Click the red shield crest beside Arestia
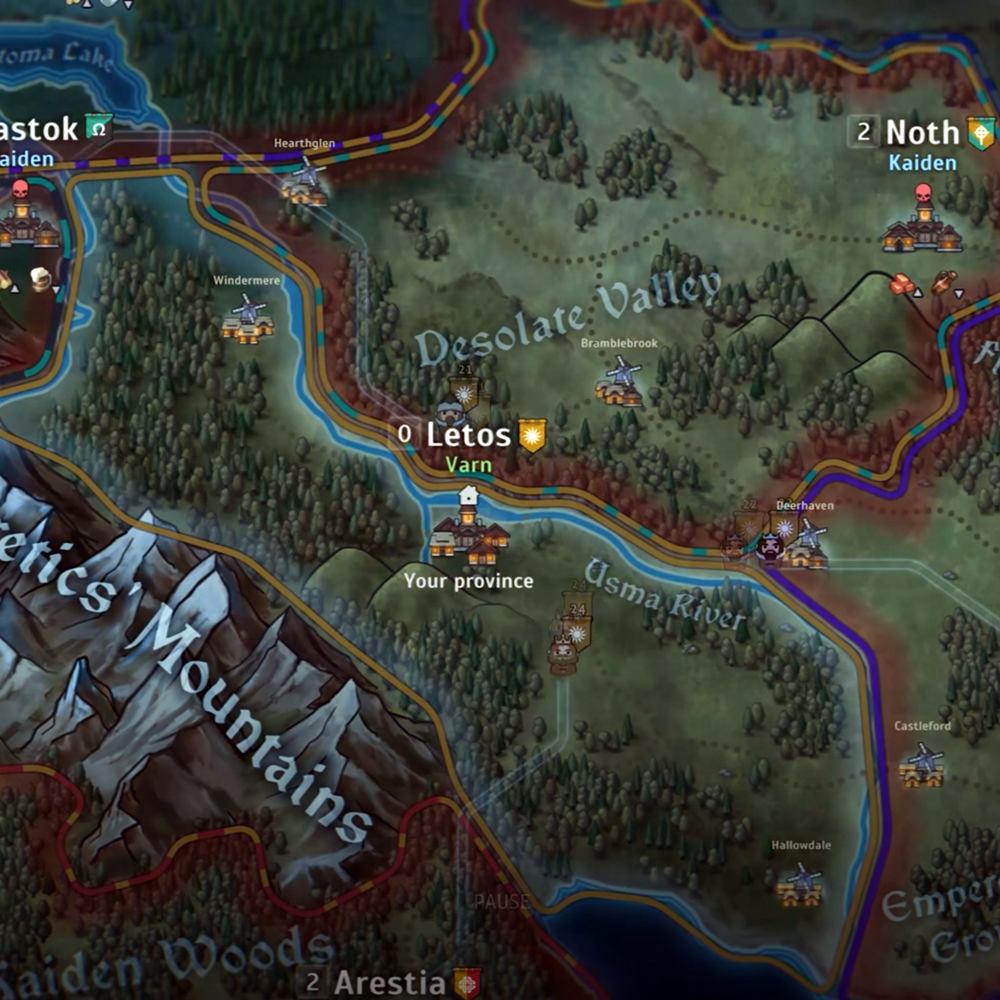 pyautogui.click(x=467, y=982)
